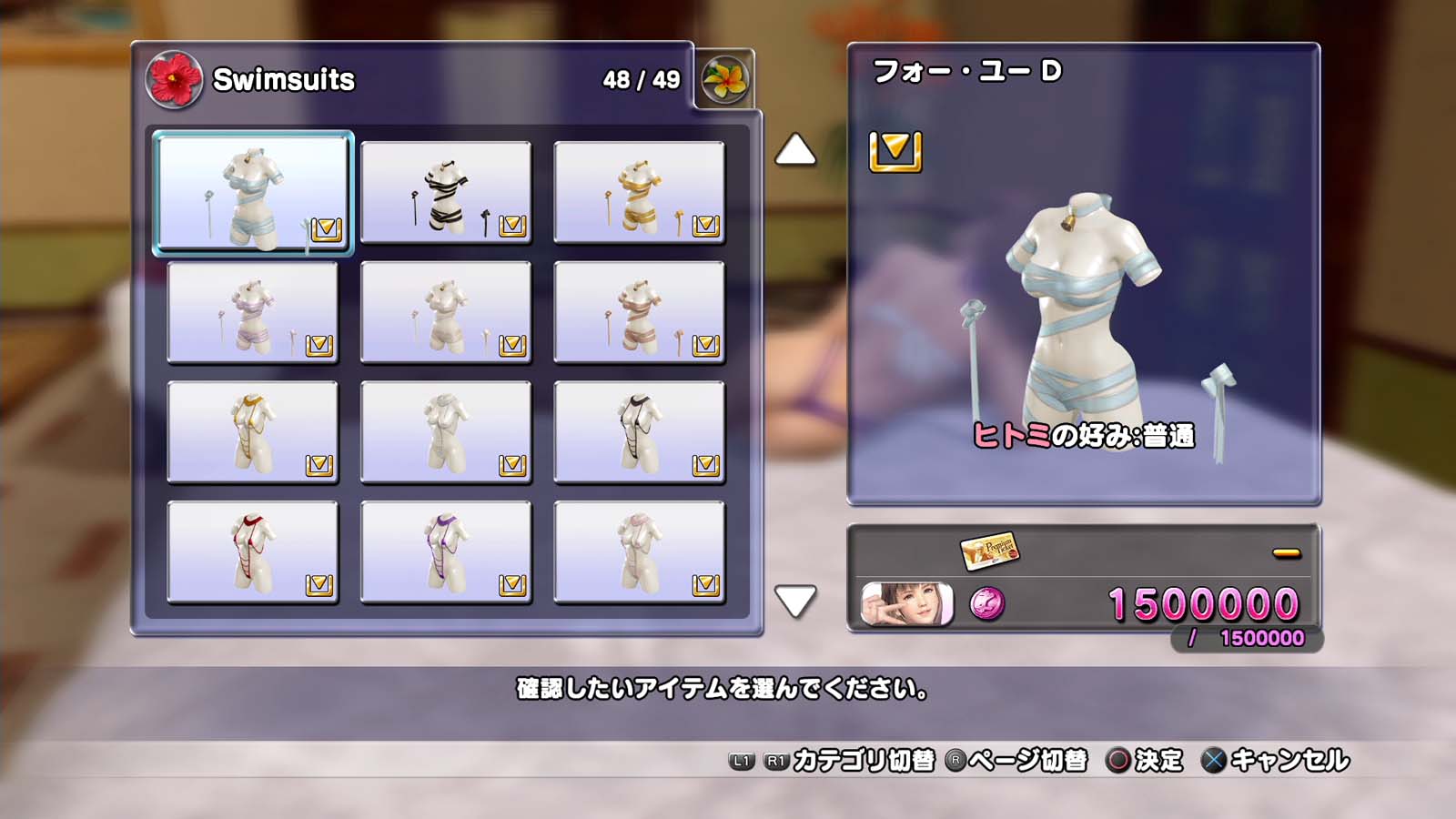Go to next page with down arrow
The image size is (1456, 819).
coord(795,601)
